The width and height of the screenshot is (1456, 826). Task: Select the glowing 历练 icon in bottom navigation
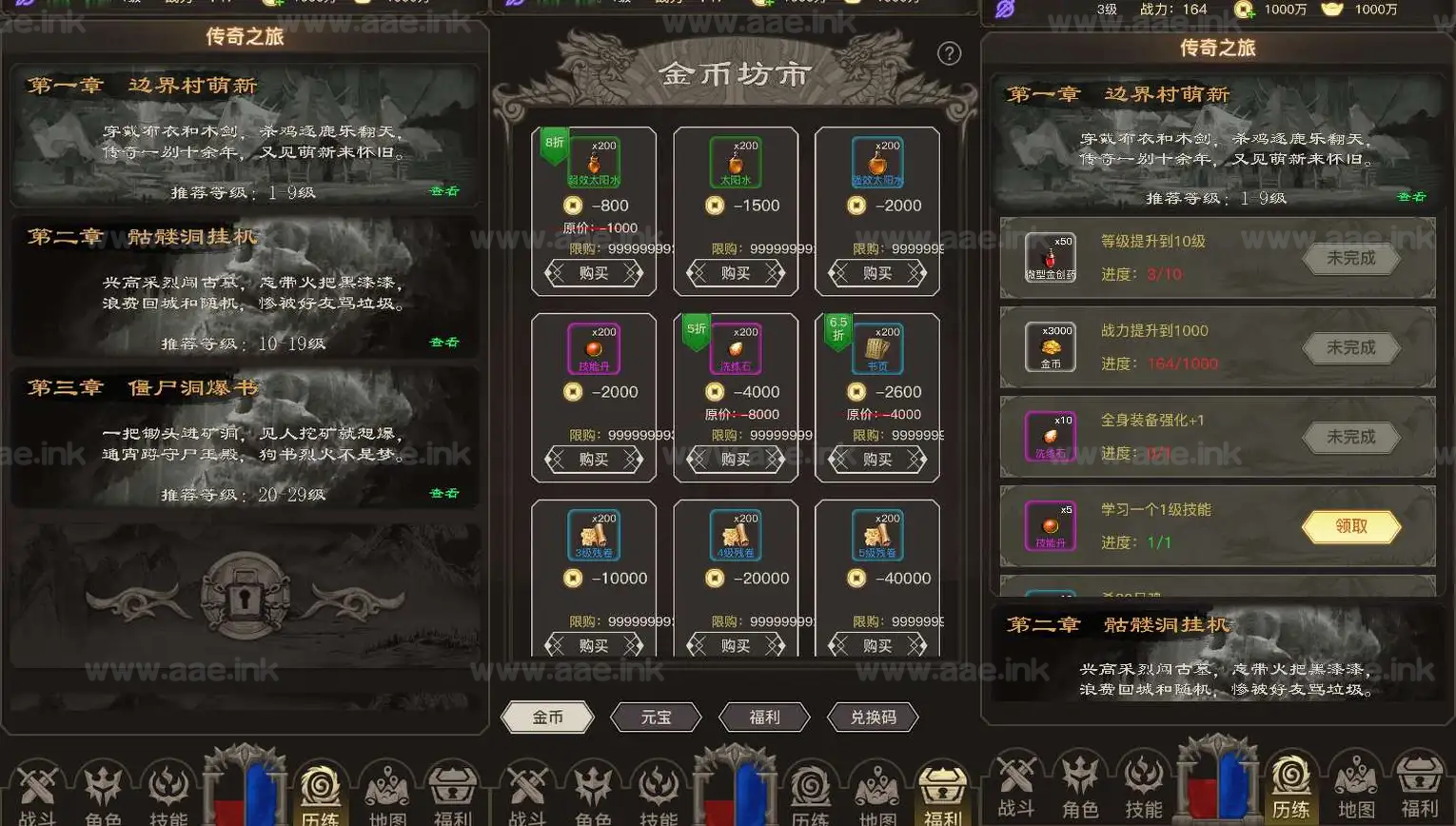coord(321,788)
